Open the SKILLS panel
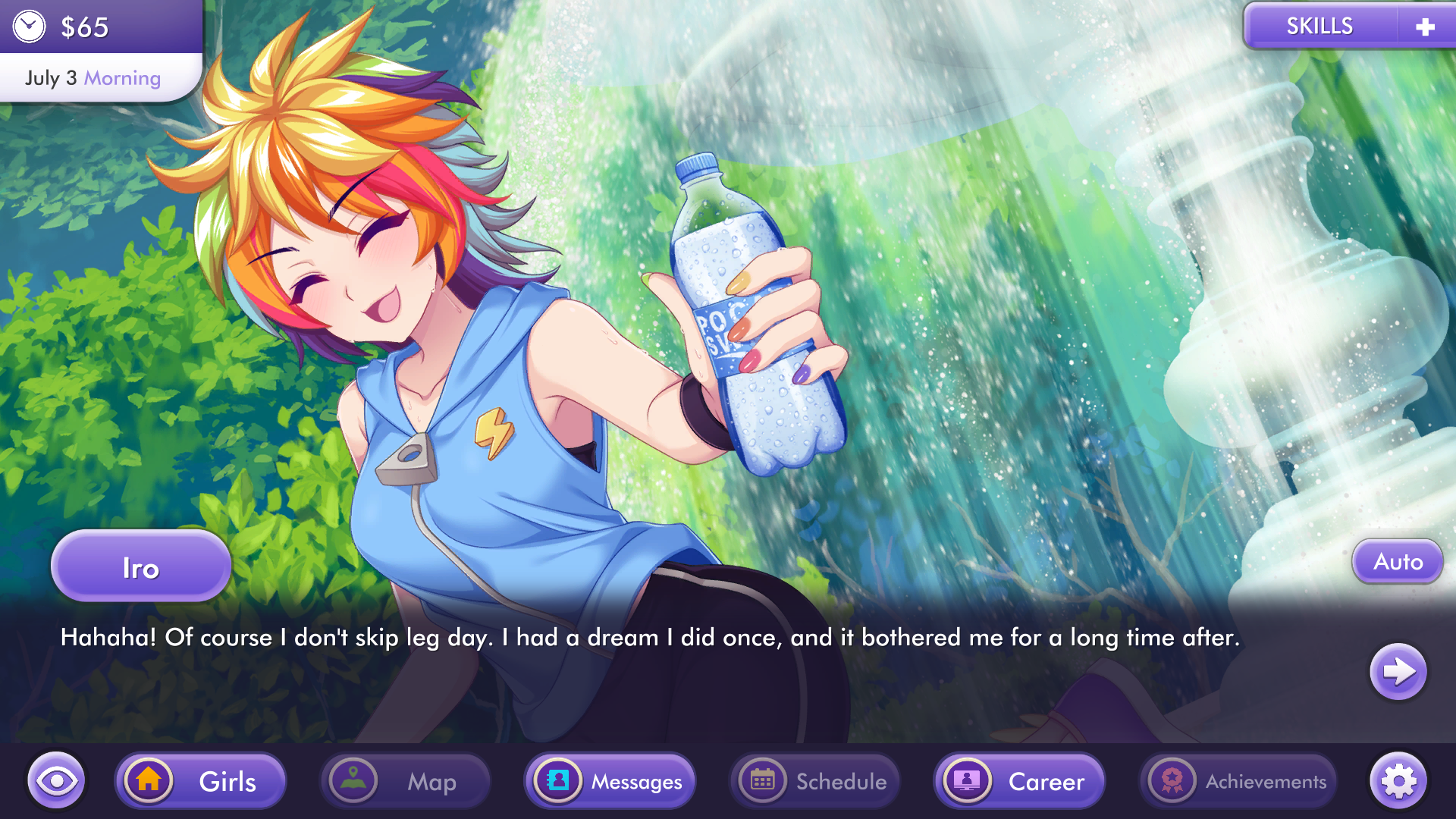Viewport: 1456px width, 819px height. (x=1319, y=27)
